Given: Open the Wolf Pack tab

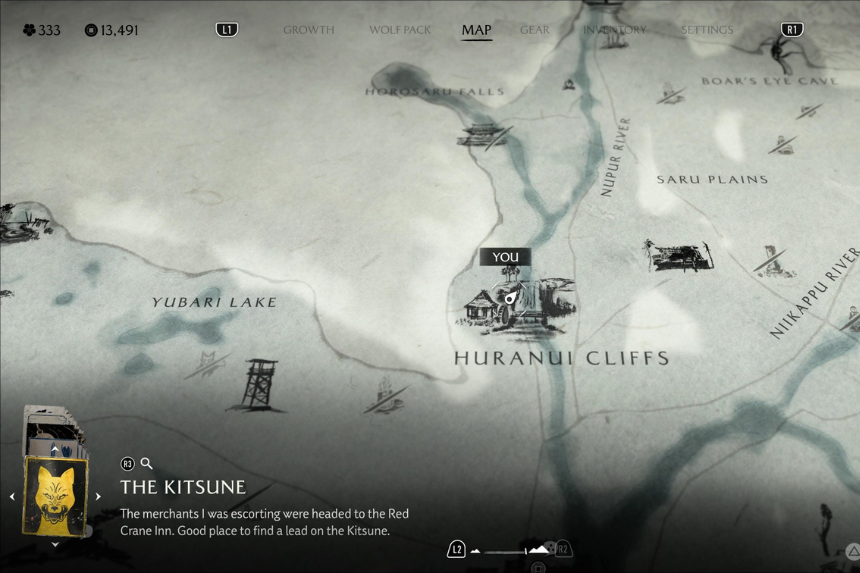Looking at the screenshot, I should click(x=400, y=30).
